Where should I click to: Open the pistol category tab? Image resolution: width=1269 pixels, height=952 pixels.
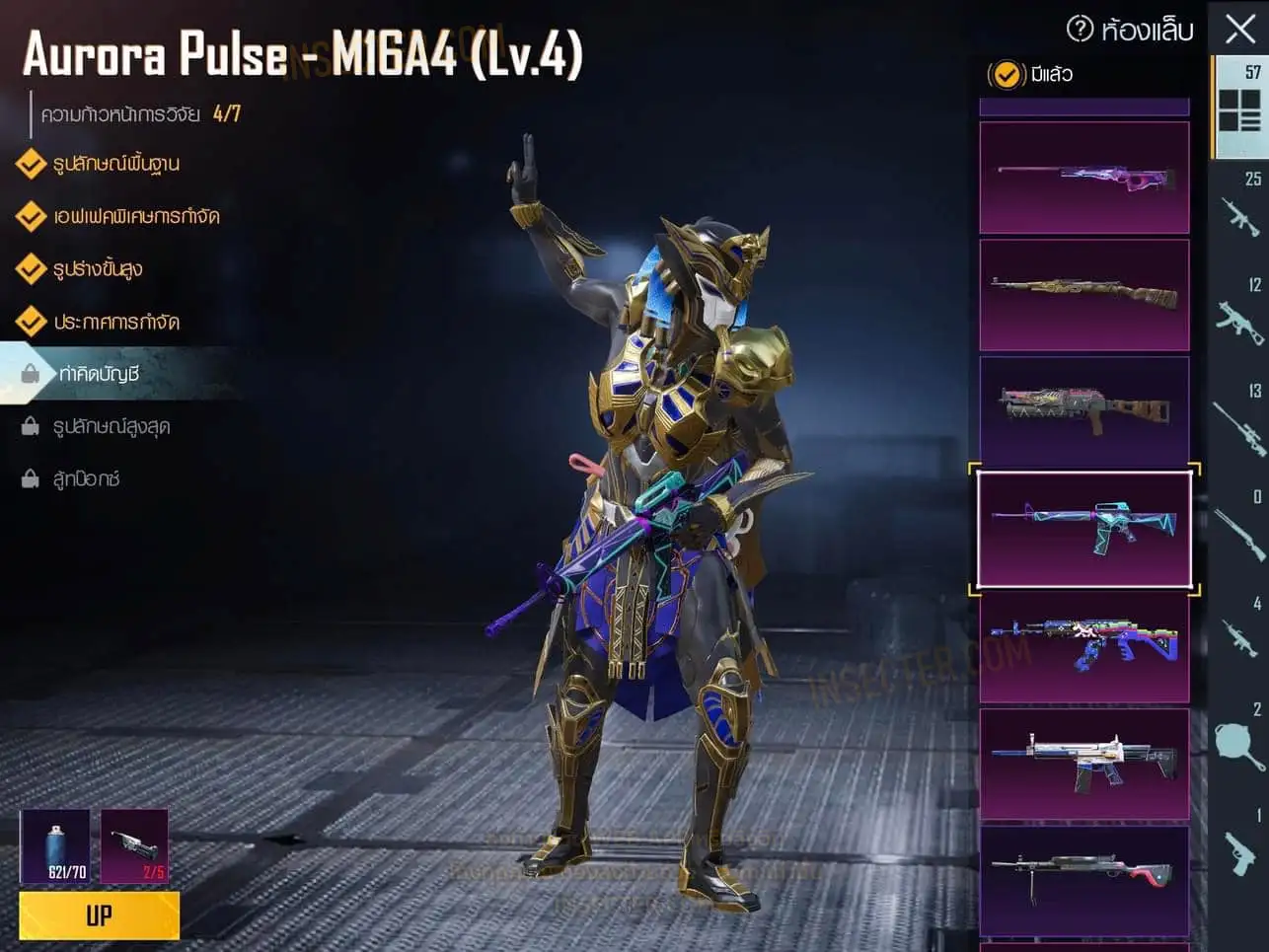(1239, 848)
